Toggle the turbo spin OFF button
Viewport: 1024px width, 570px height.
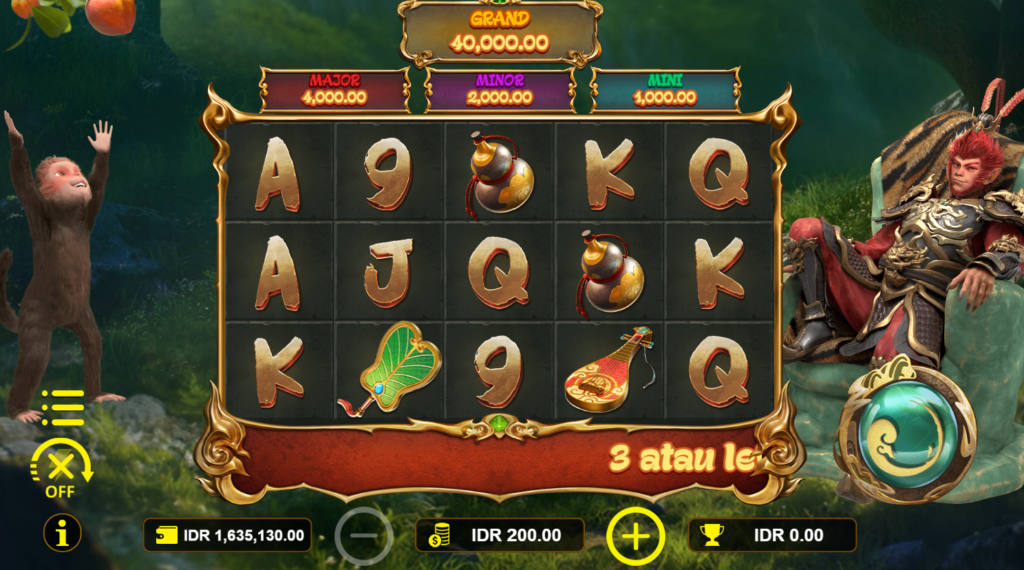click(x=61, y=468)
